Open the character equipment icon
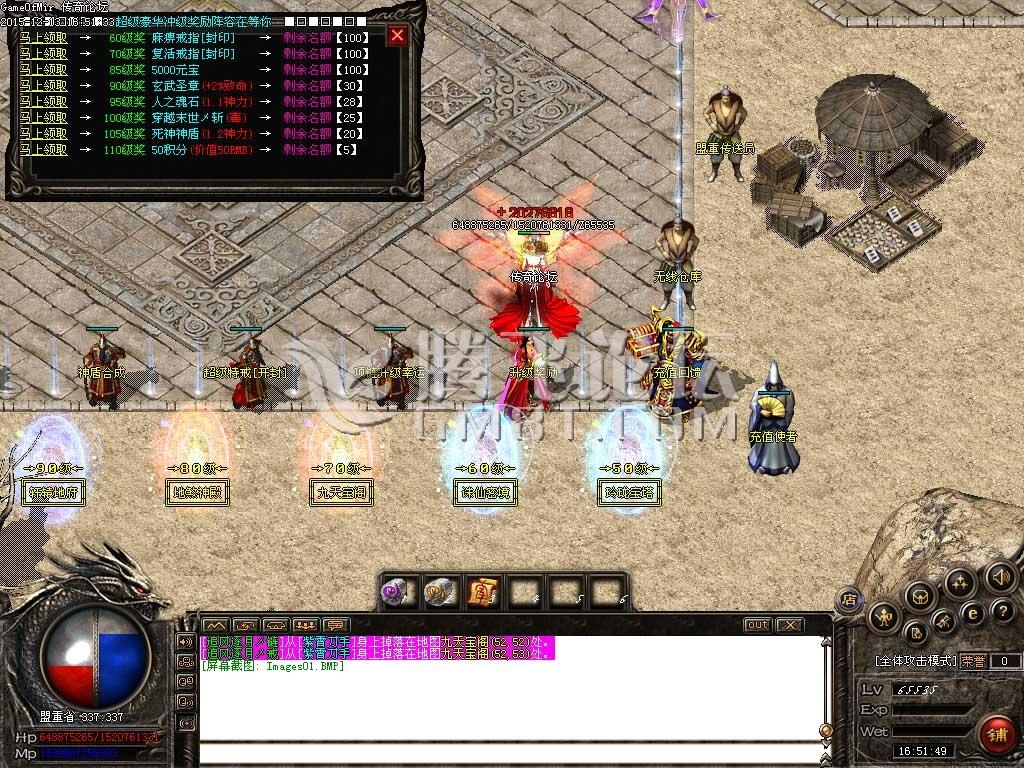This screenshot has width=1024, height=768. [883, 618]
